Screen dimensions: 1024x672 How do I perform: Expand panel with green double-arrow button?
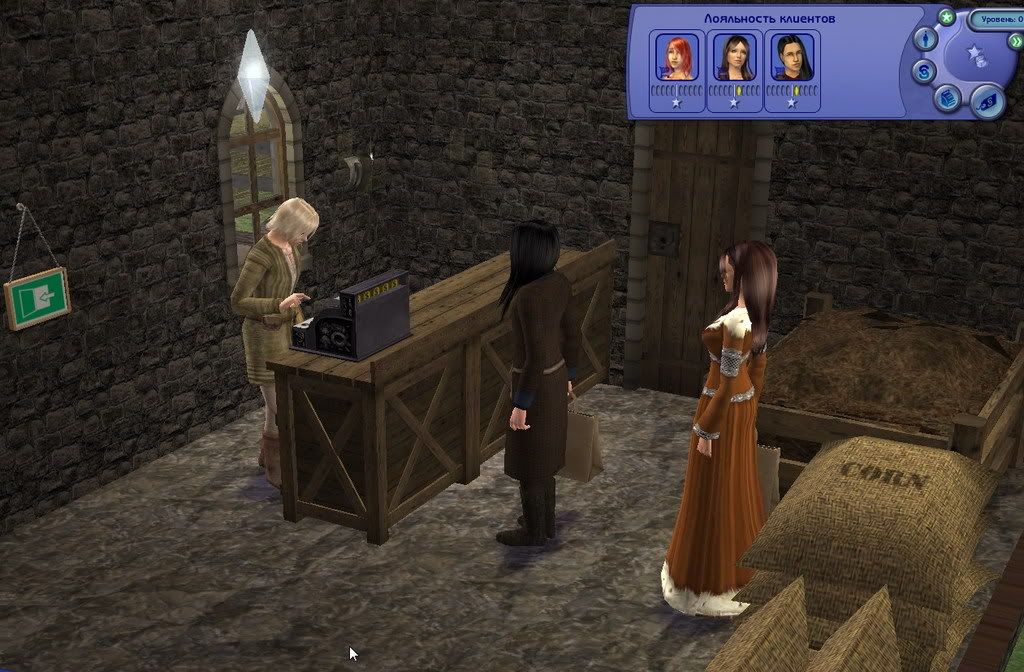[1016, 43]
